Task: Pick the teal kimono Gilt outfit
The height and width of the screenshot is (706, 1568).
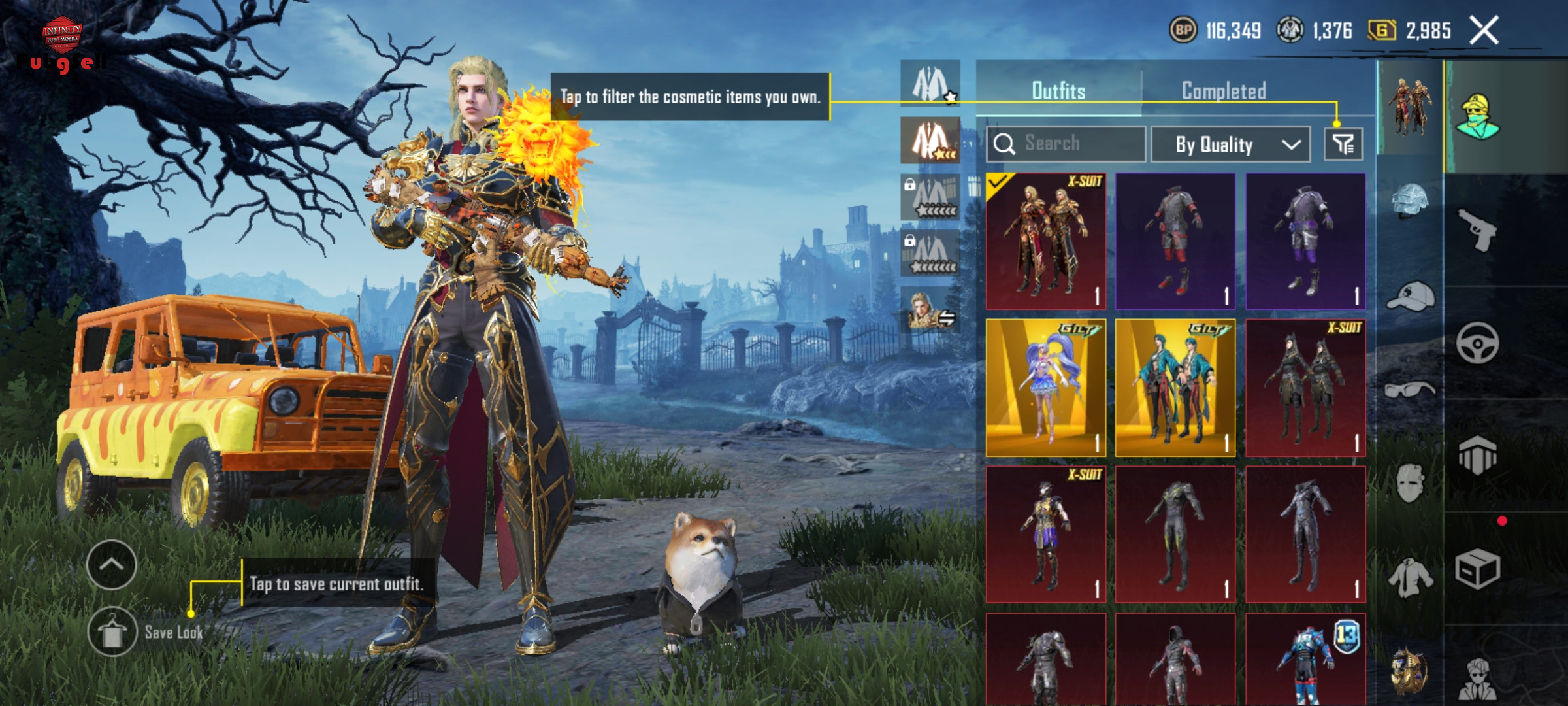Action: tap(1175, 388)
